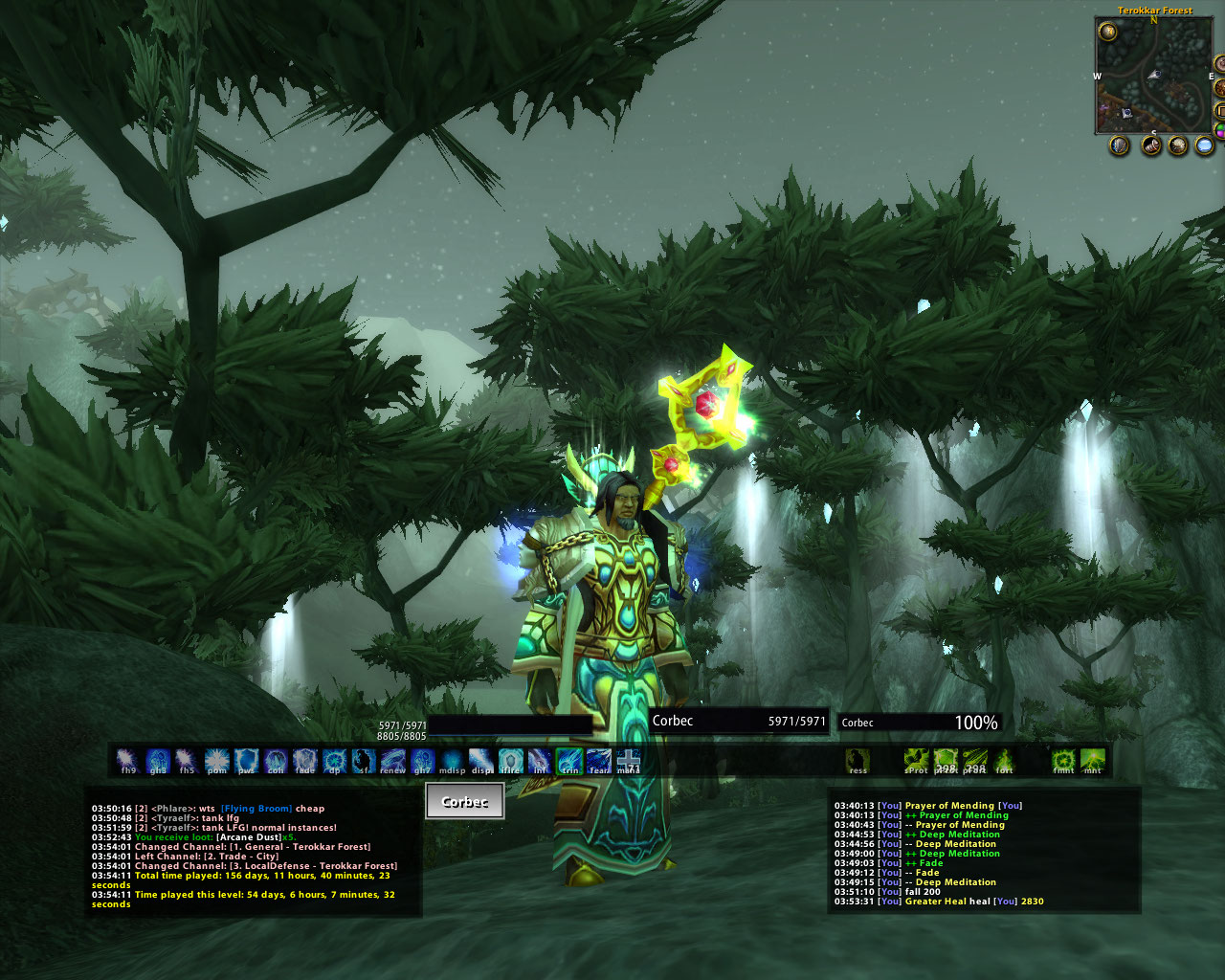Click the Corbec name button
Viewport: 1225px width, 980px height.
(464, 802)
